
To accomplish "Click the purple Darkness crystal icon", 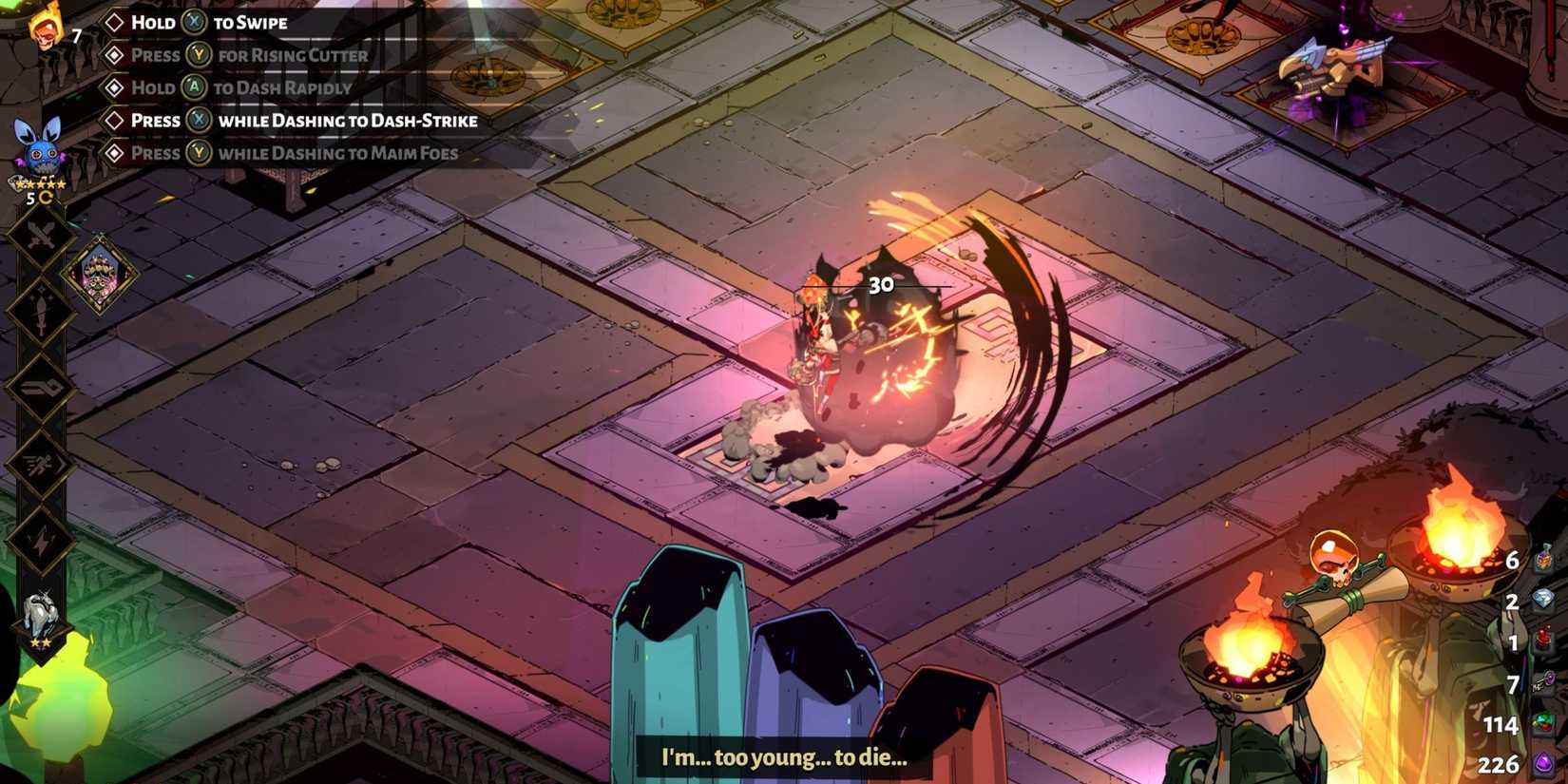I will coord(1544,764).
